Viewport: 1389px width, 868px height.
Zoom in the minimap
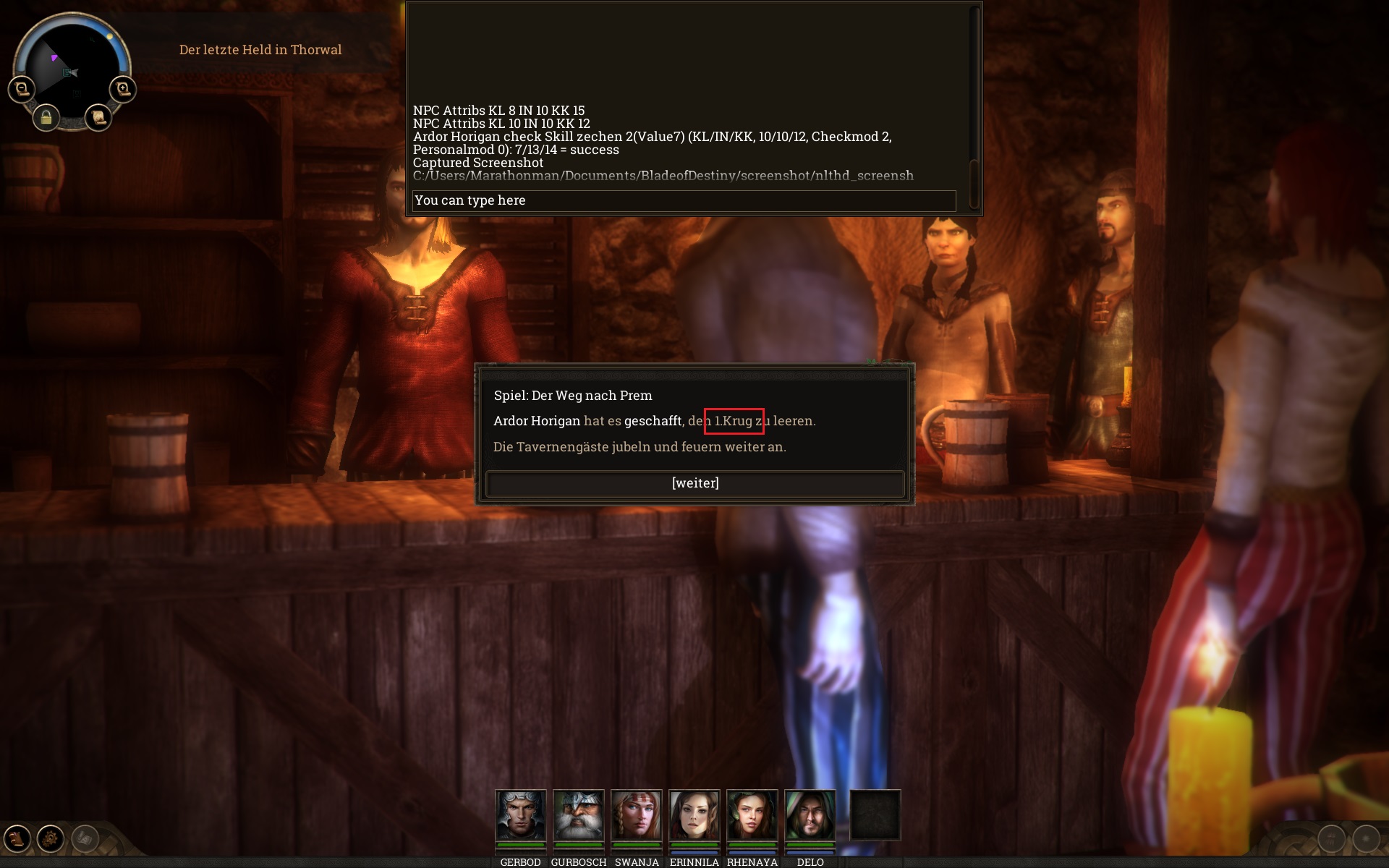123,89
